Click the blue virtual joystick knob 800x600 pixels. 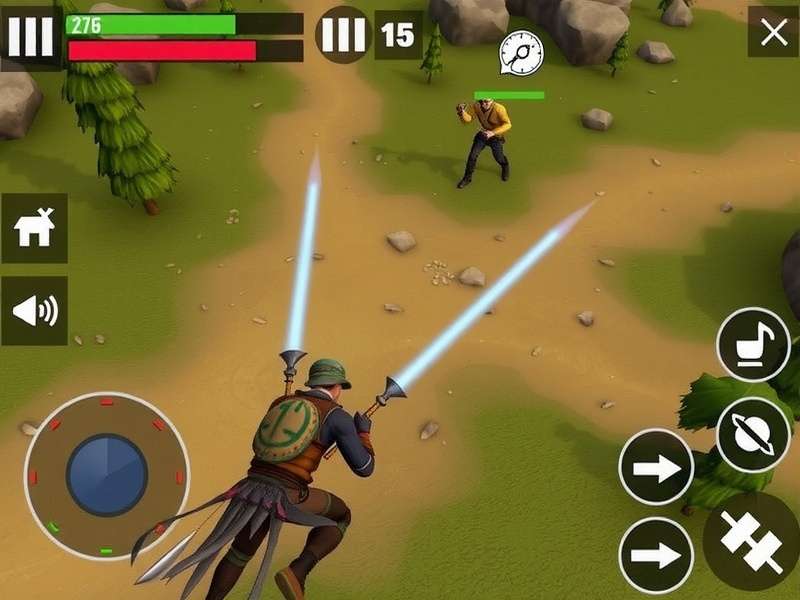[x=107, y=475]
